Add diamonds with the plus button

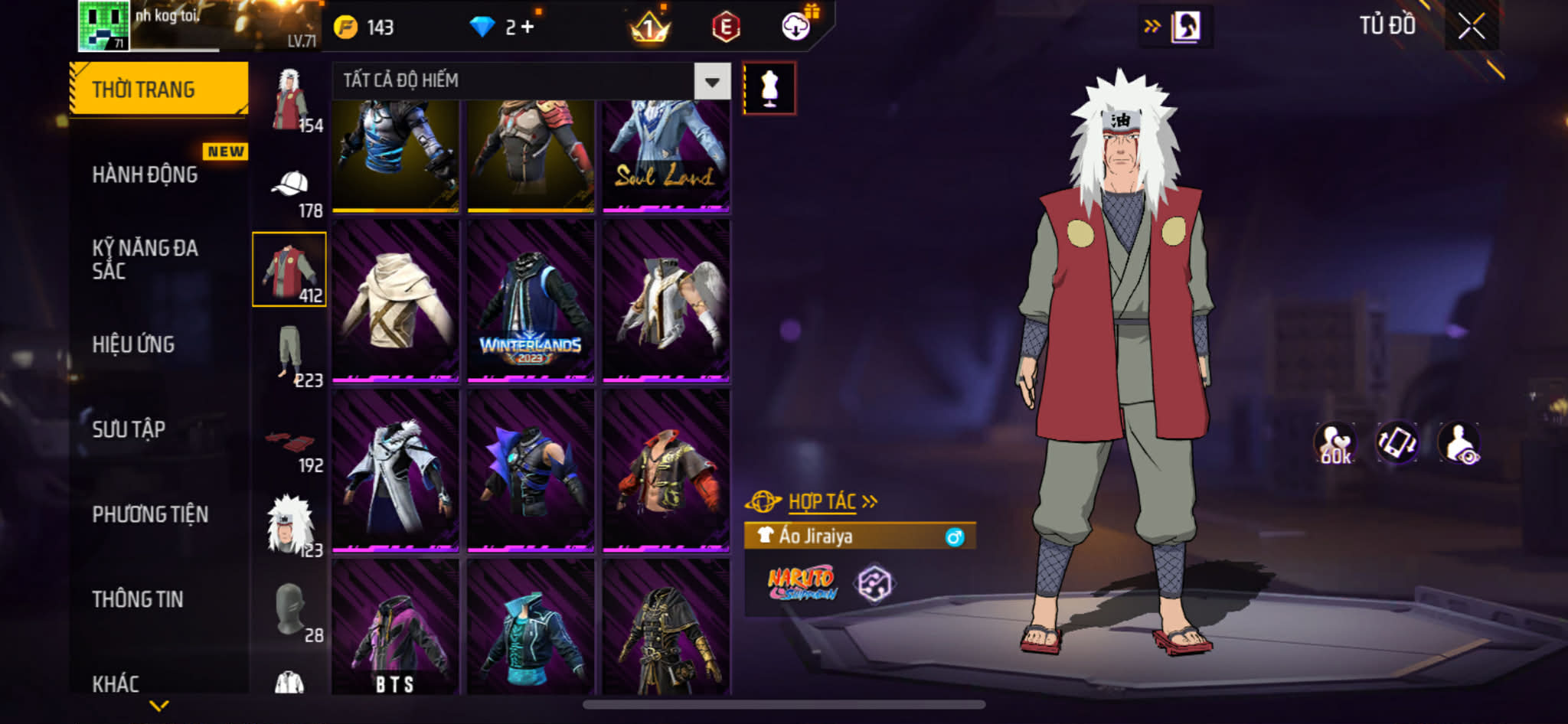(528, 28)
